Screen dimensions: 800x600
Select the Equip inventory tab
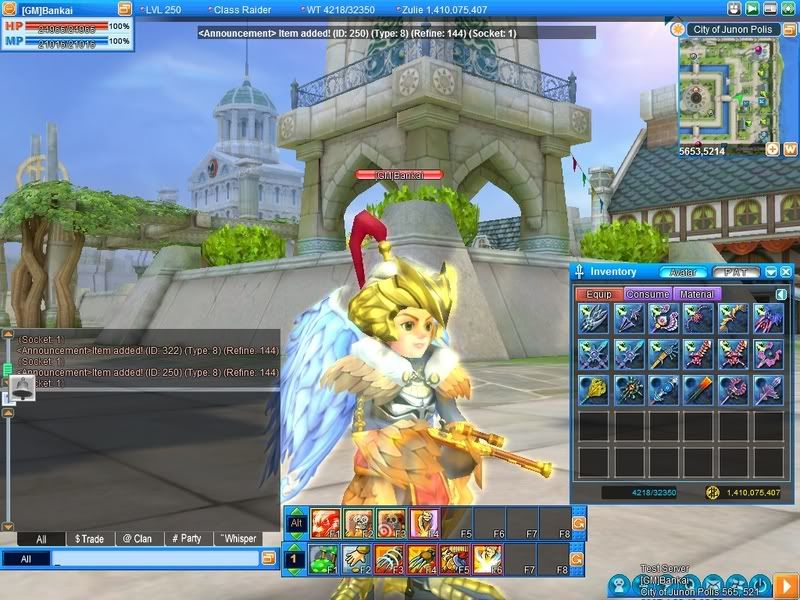pos(599,295)
